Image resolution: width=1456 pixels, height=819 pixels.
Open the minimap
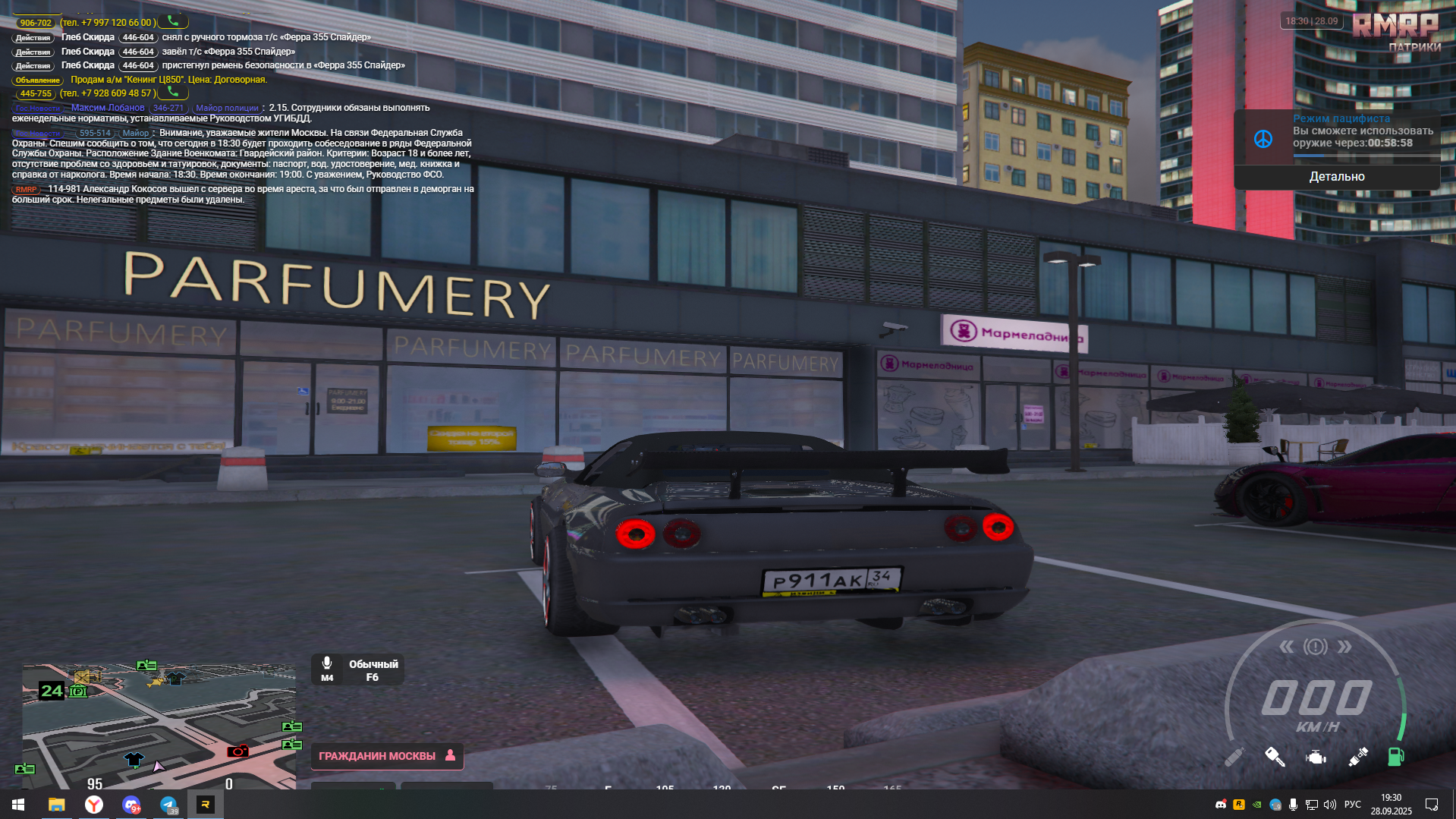click(159, 726)
